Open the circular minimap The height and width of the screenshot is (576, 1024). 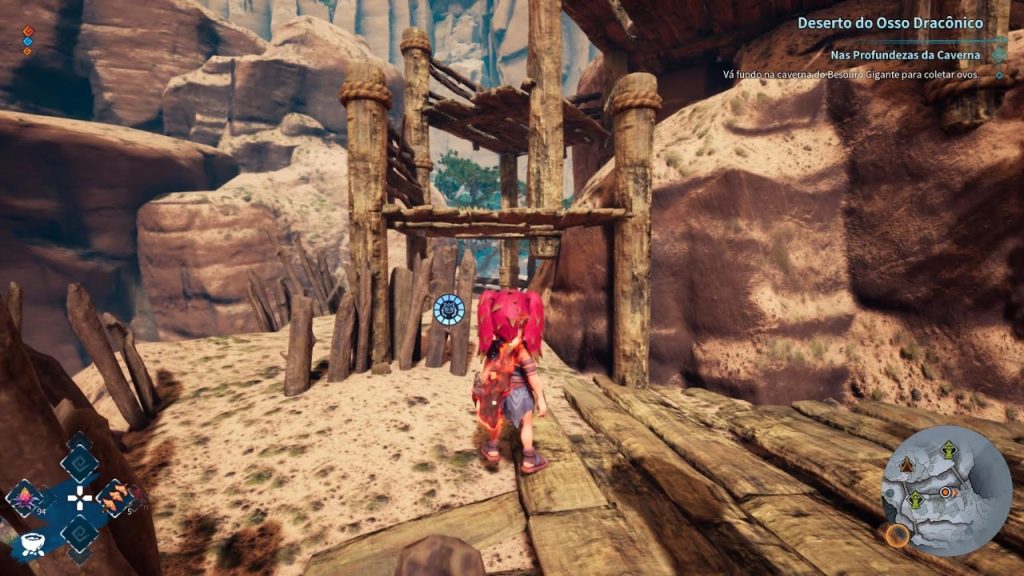[x=946, y=490]
